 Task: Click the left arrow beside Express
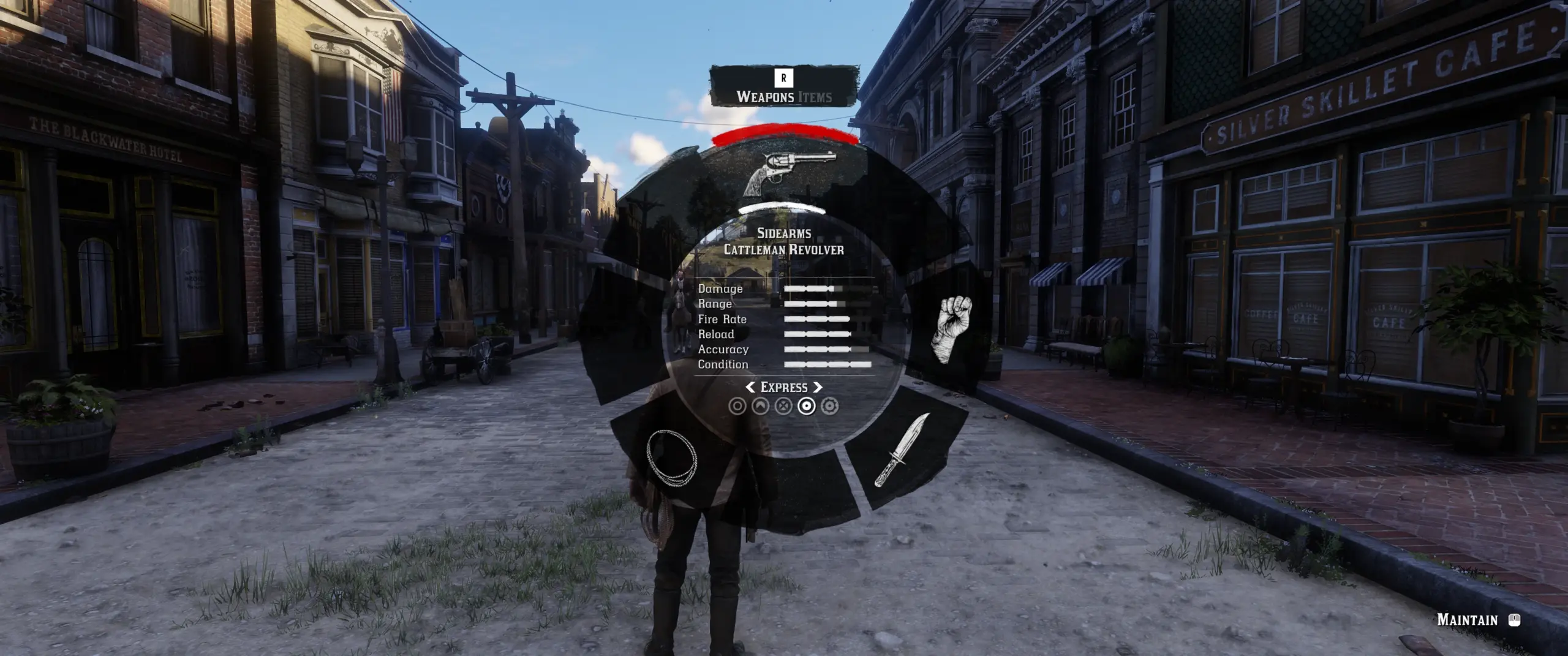pos(751,386)
